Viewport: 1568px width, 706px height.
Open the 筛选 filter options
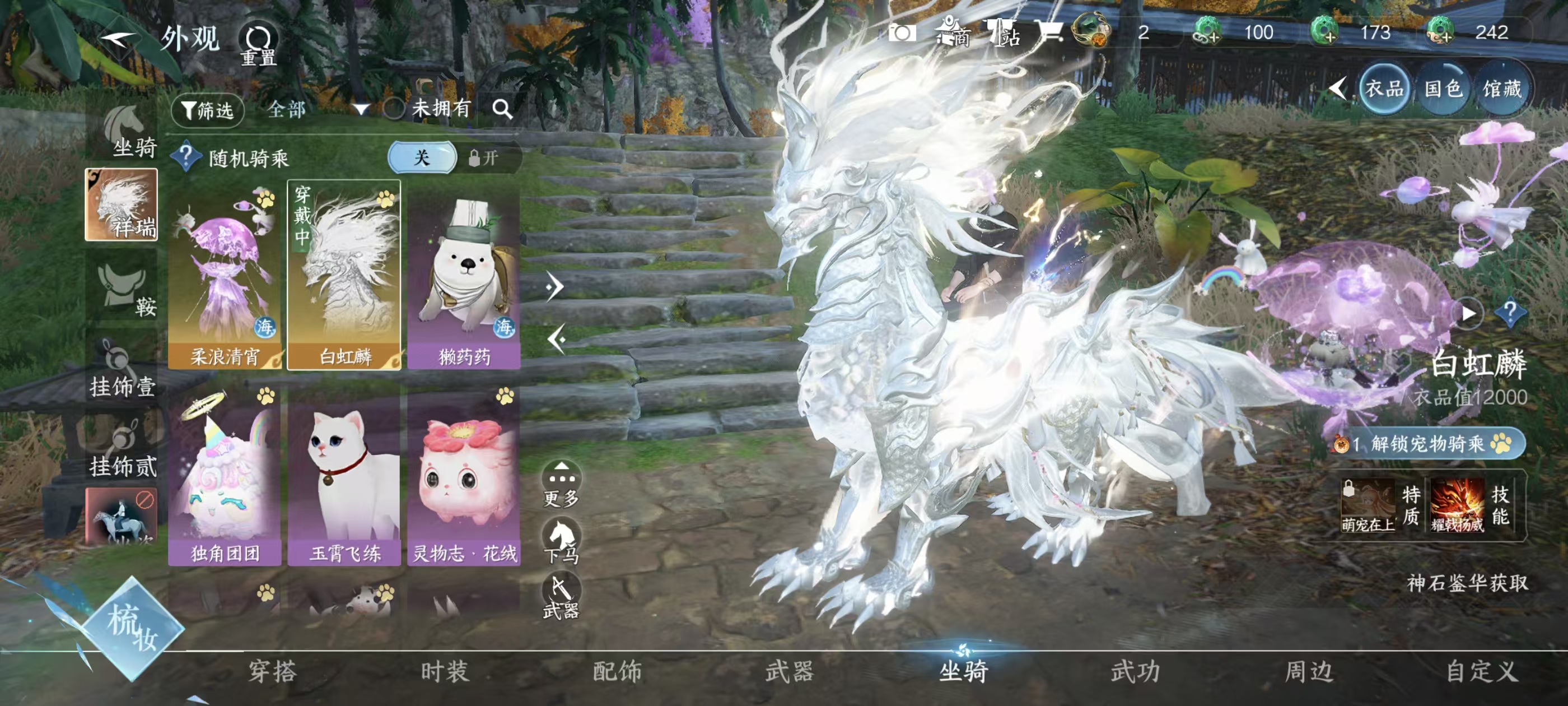tap(208, 110)
